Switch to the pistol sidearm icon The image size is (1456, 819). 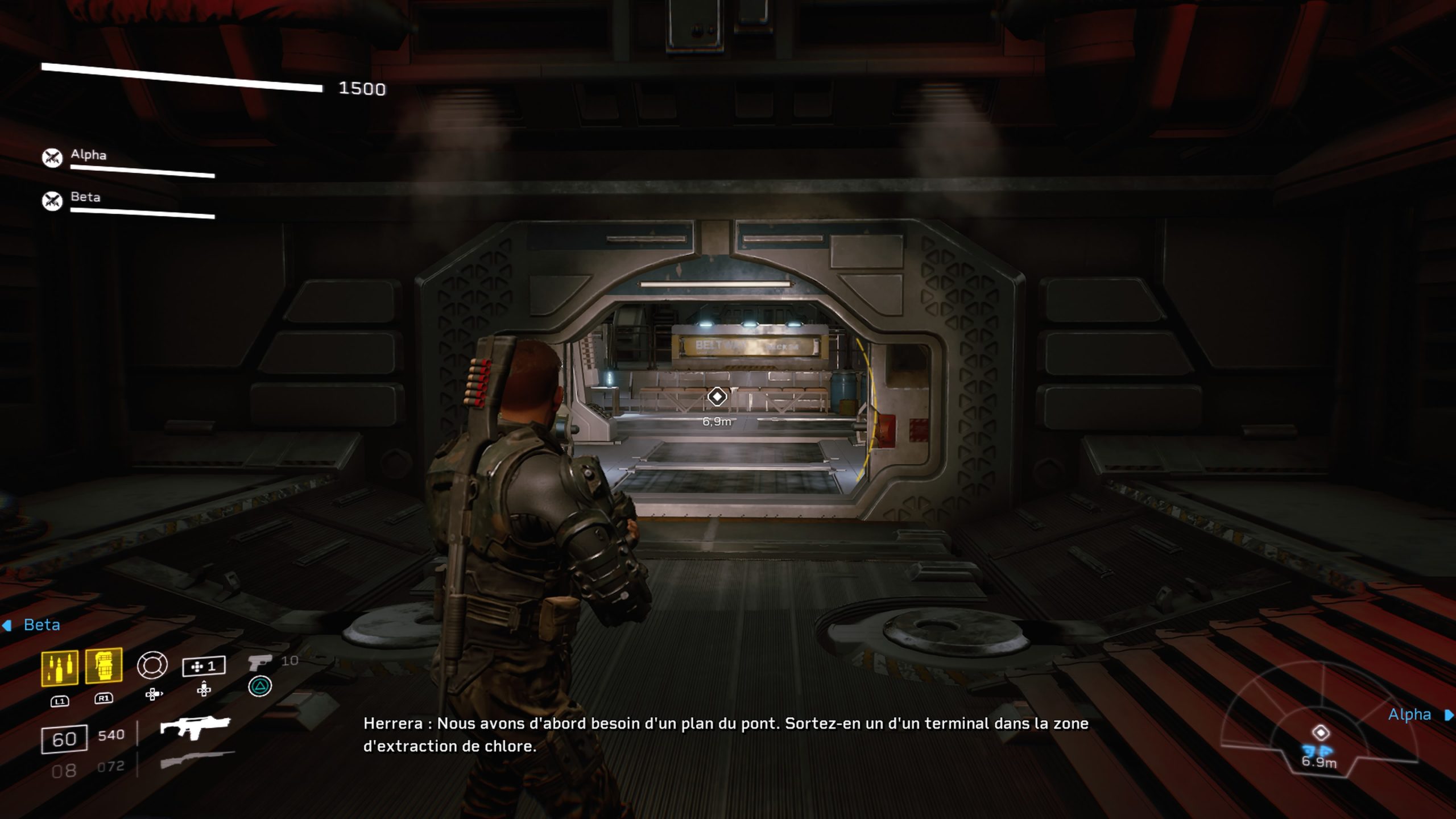[x=260, y=663]
